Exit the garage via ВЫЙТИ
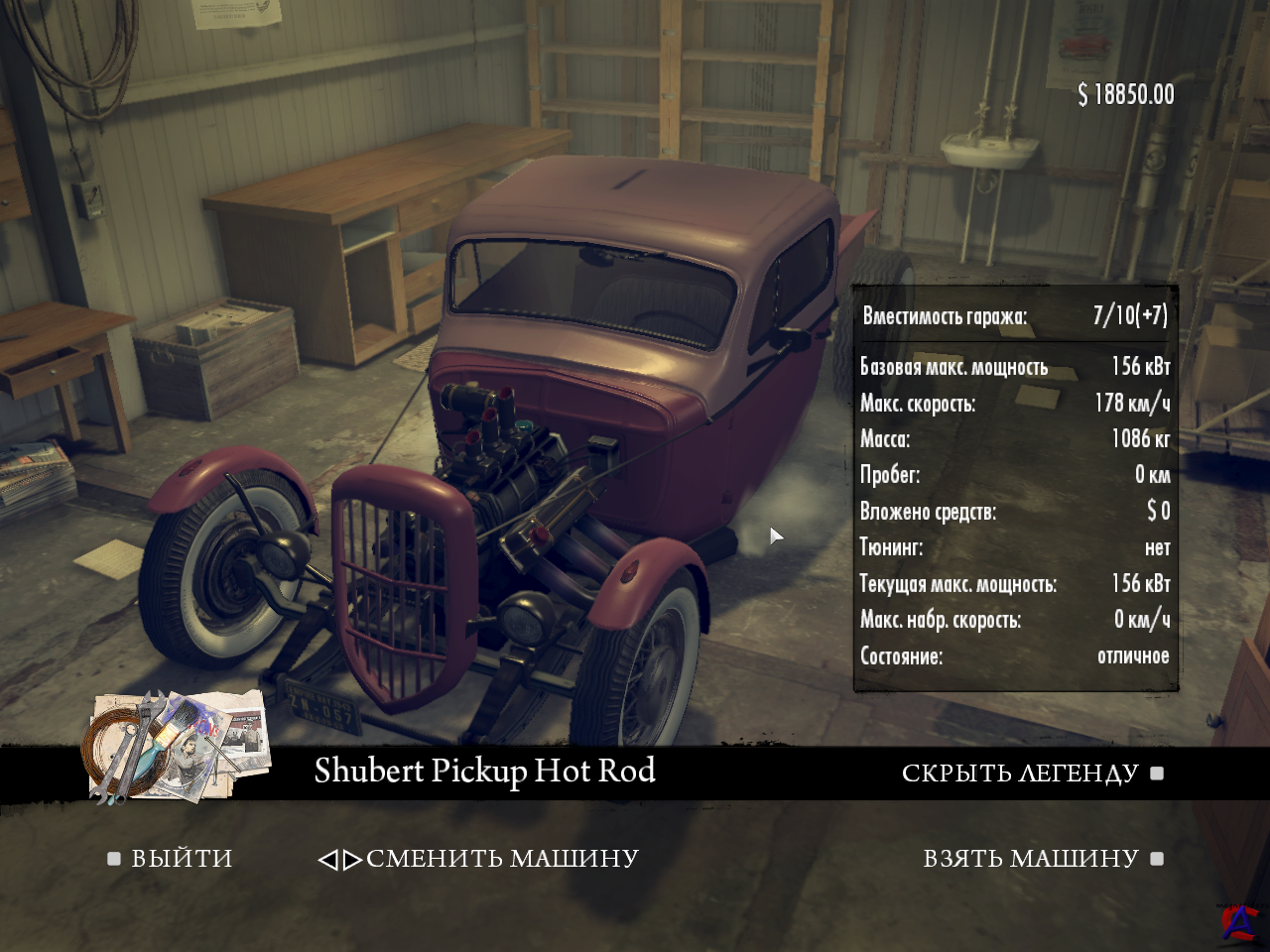Image resolution: width=1270 pixels, height=952 pixels. coord(182,859)
